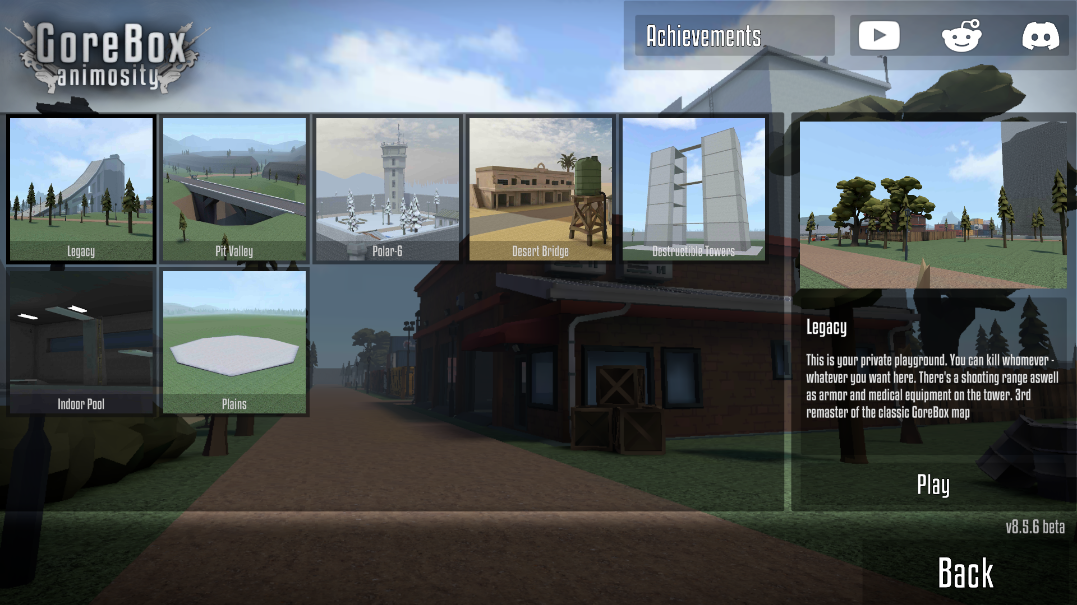The image size is (1077, 605).
Task: Open the Discord server link
Action: [x=1040, y=36]
